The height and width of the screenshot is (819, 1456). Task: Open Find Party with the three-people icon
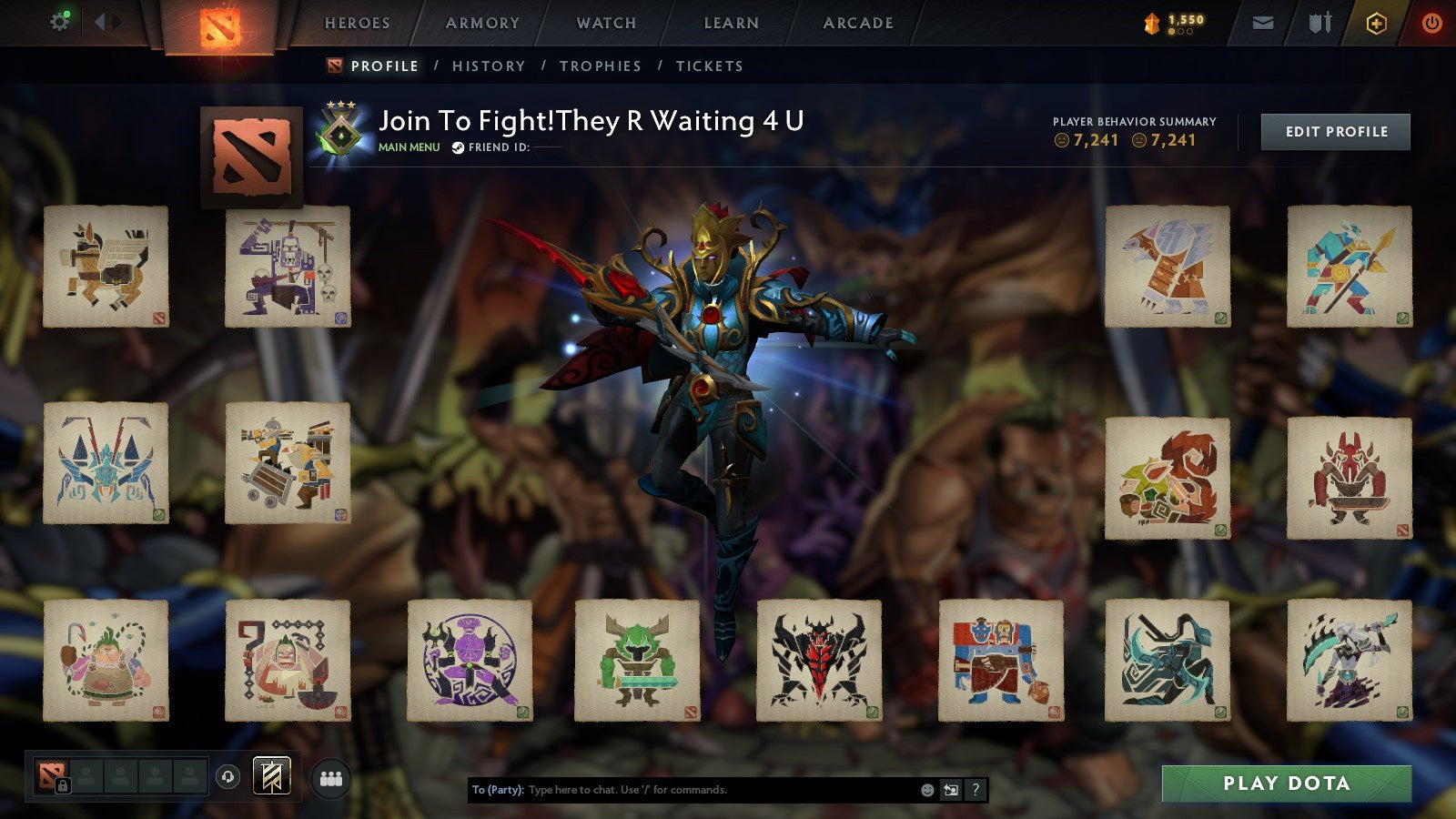pyautogui.click(x=330, y=776)
